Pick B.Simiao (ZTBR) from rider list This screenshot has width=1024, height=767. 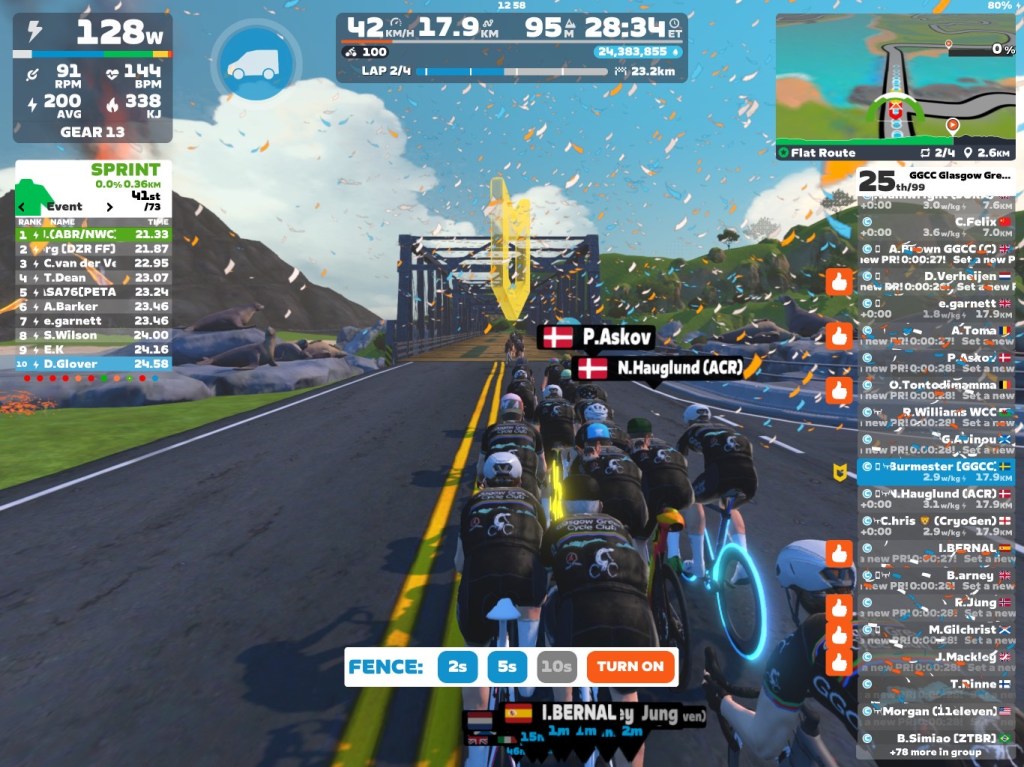tap(935, 738)
